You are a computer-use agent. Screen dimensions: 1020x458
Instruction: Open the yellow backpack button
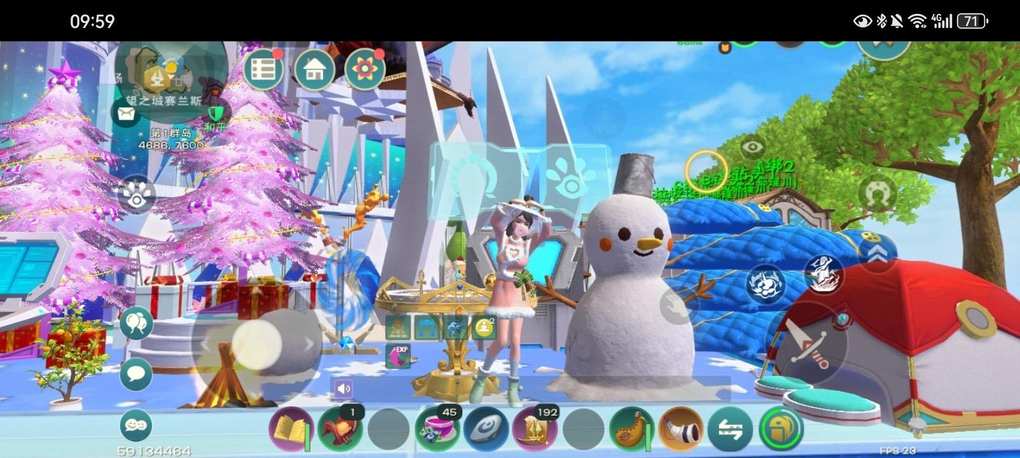779,429
